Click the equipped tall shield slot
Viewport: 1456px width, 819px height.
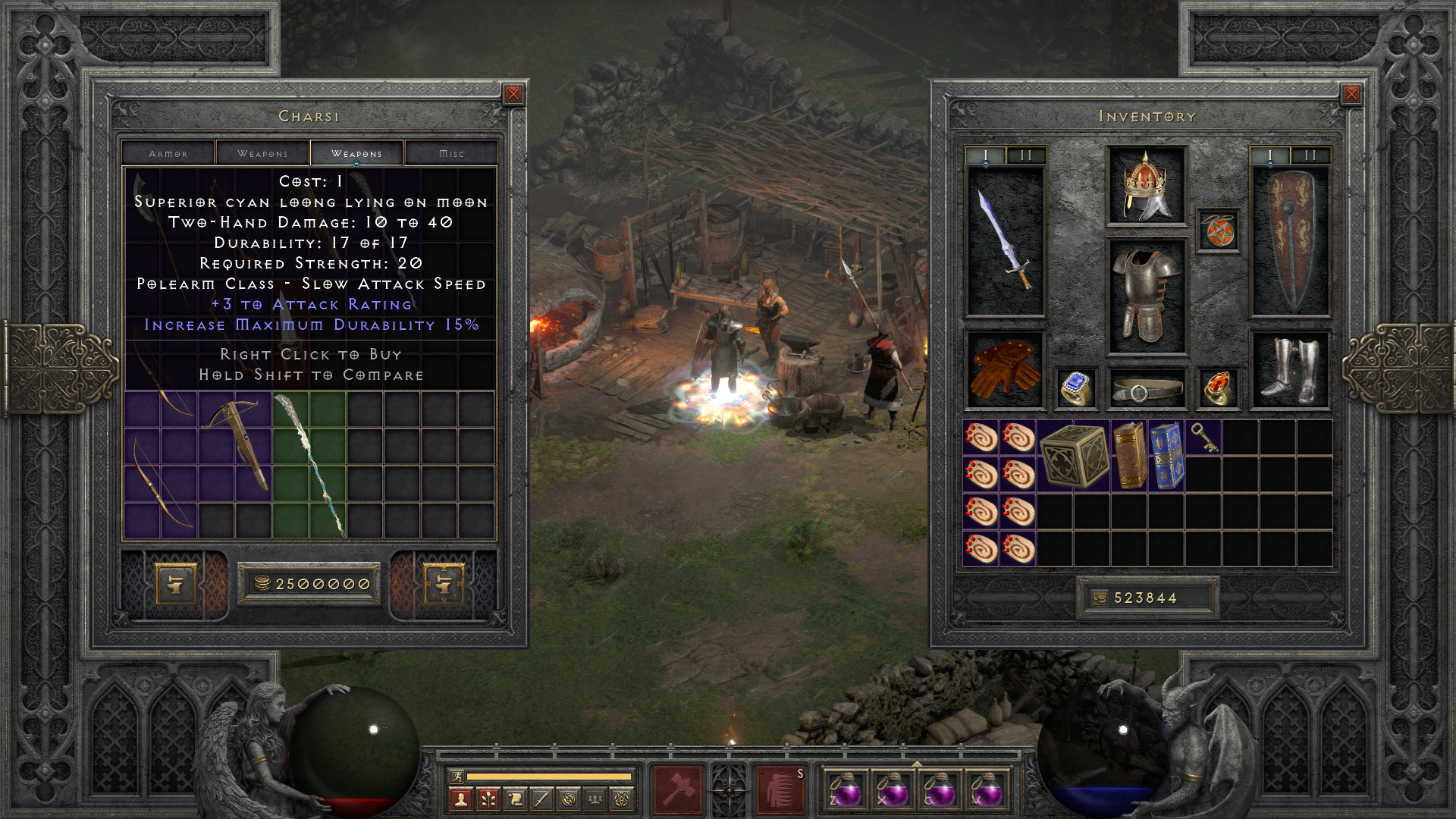click(x=1289, y=240)
